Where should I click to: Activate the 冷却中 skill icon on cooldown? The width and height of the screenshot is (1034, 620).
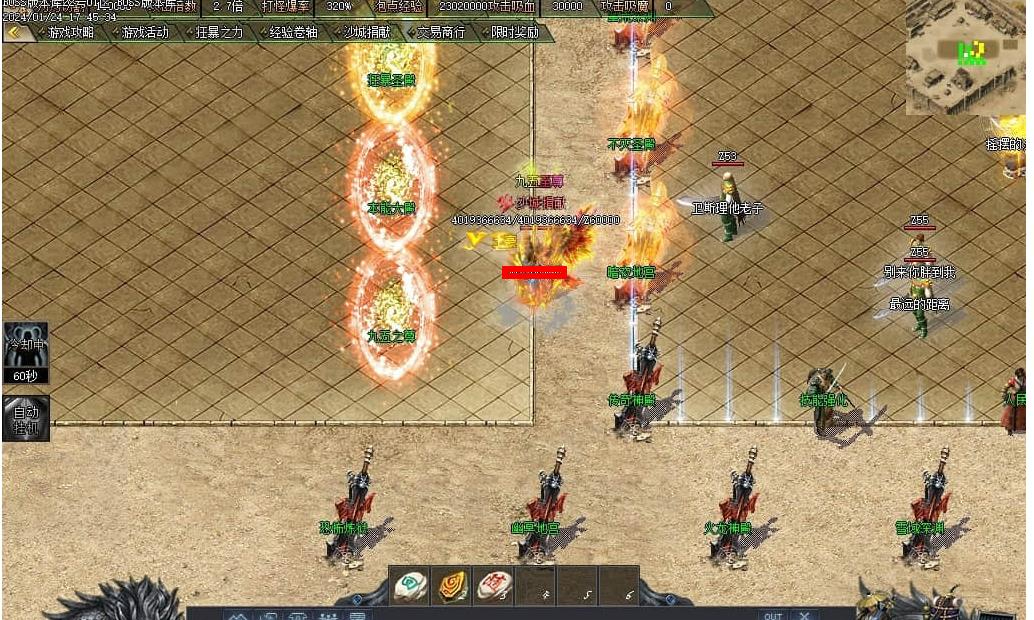tap(25, 352)
